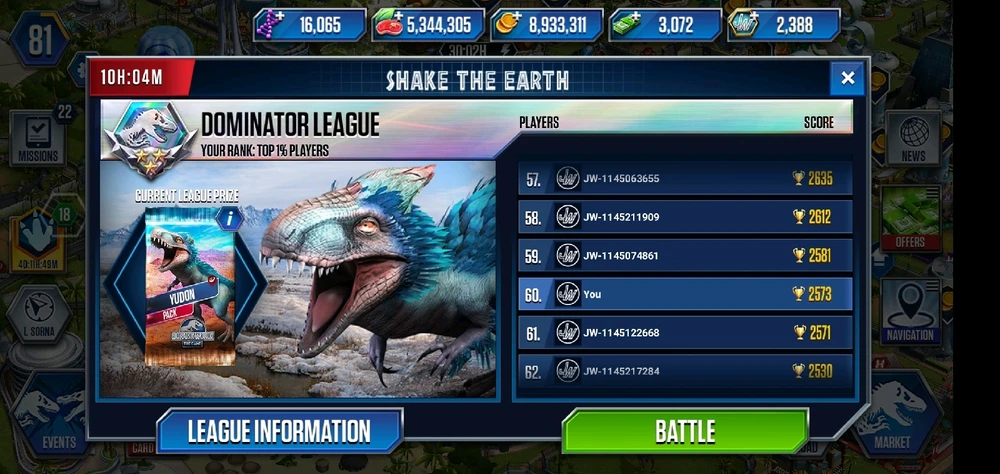
Task: Select player JW-1145122668 at rank 61
Action: 685,332
